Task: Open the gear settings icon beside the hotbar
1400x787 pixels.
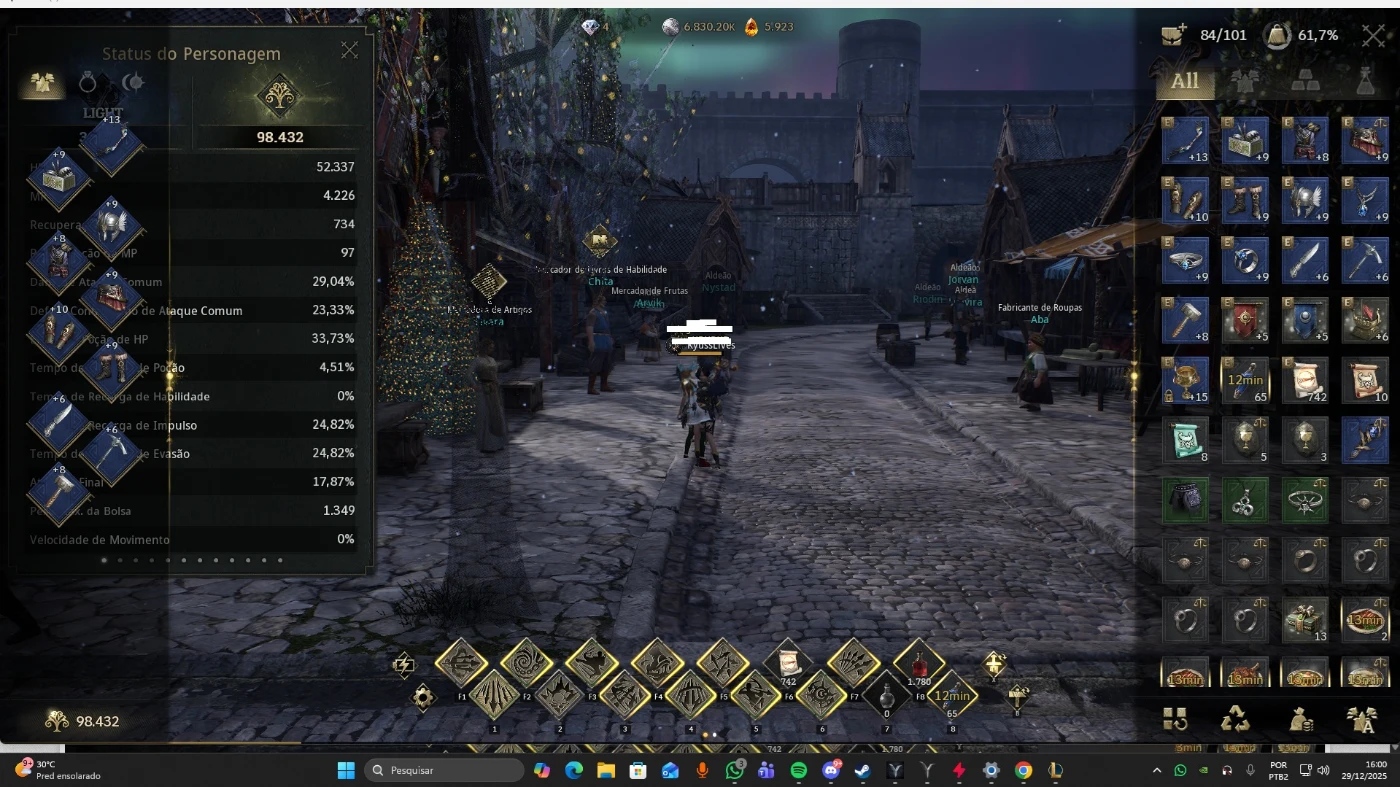Action: point(423,697)
